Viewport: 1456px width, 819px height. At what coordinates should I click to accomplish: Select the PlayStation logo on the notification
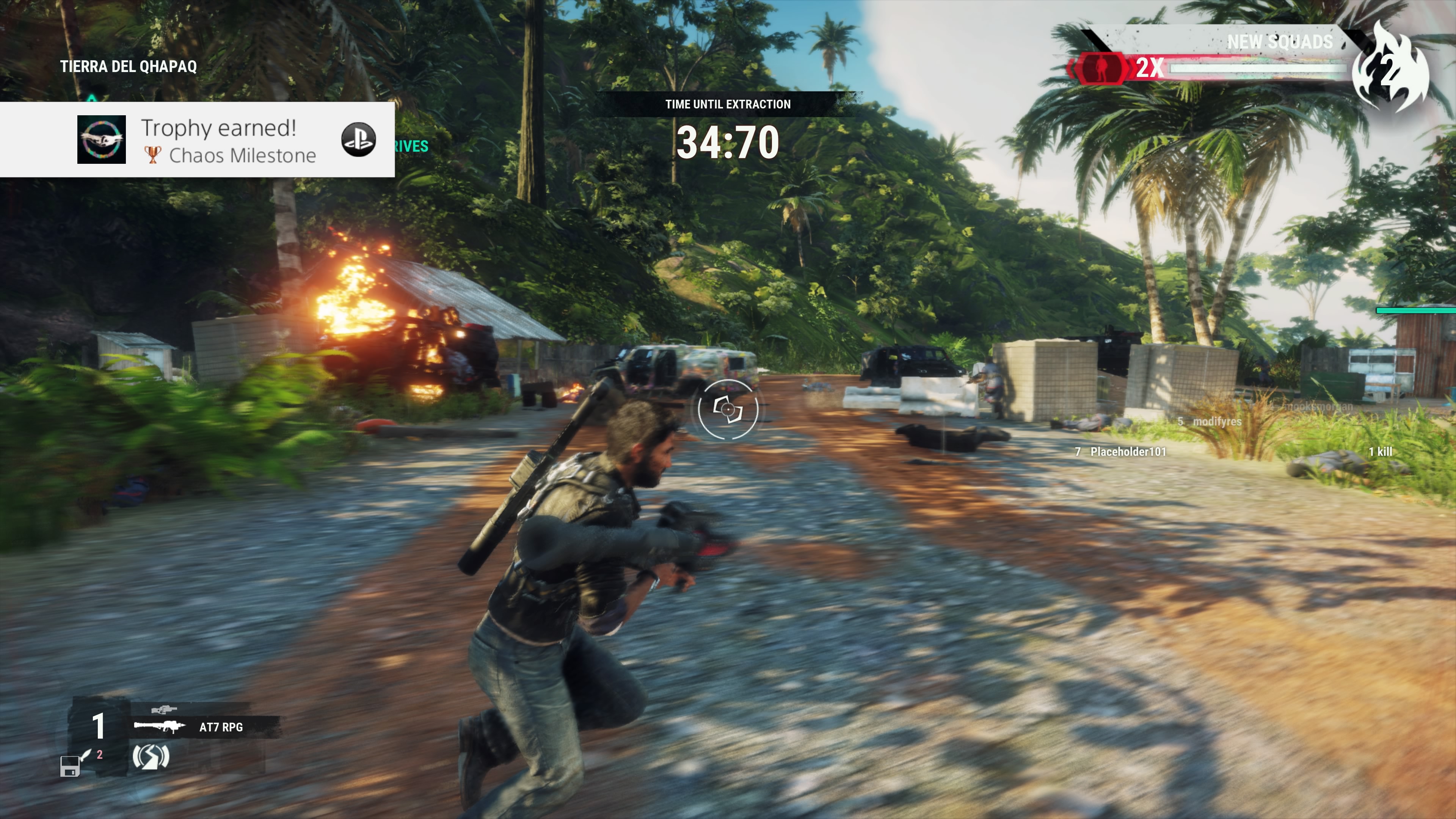358,140
